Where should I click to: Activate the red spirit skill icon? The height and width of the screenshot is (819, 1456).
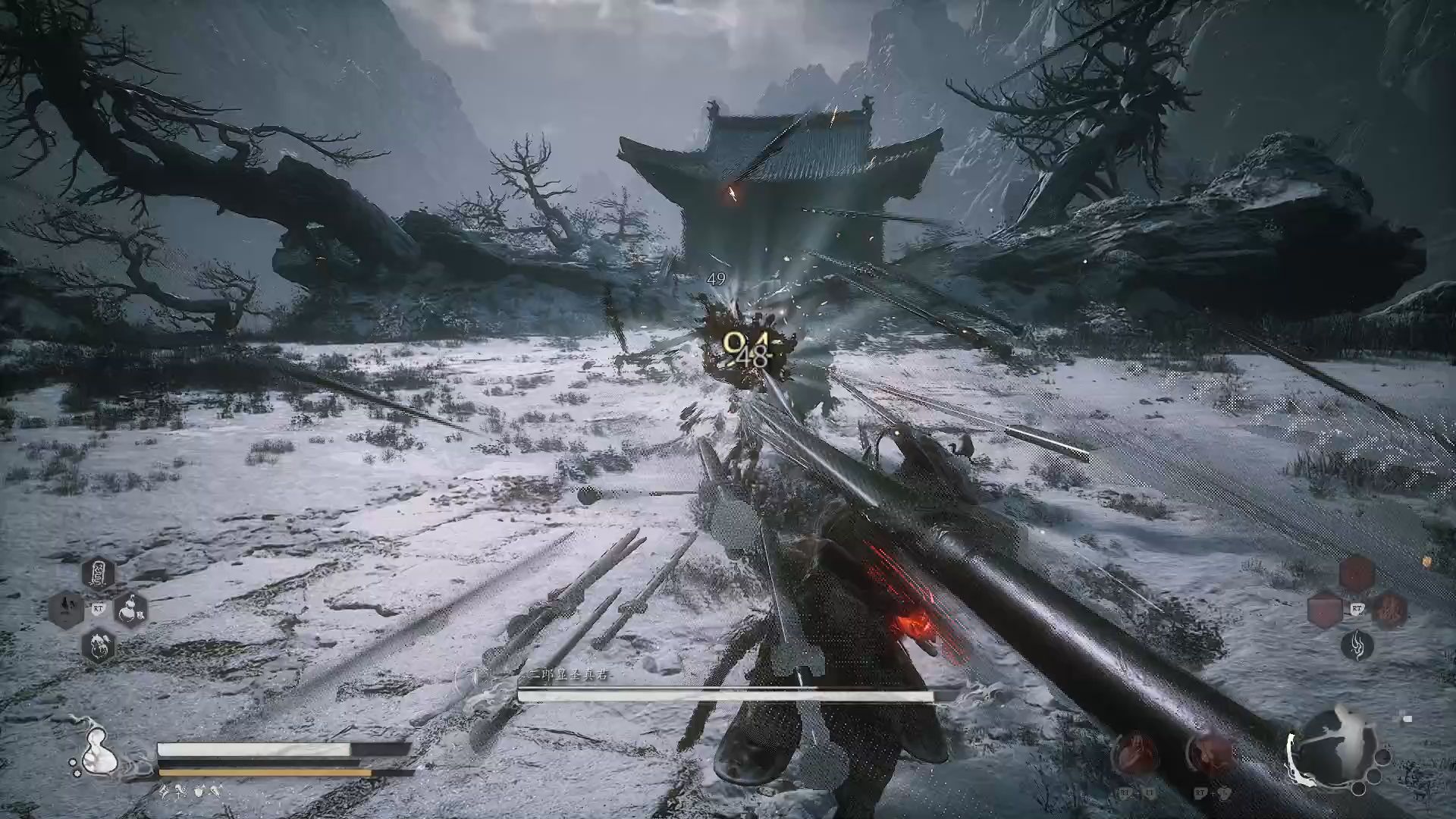(1135, 753)
